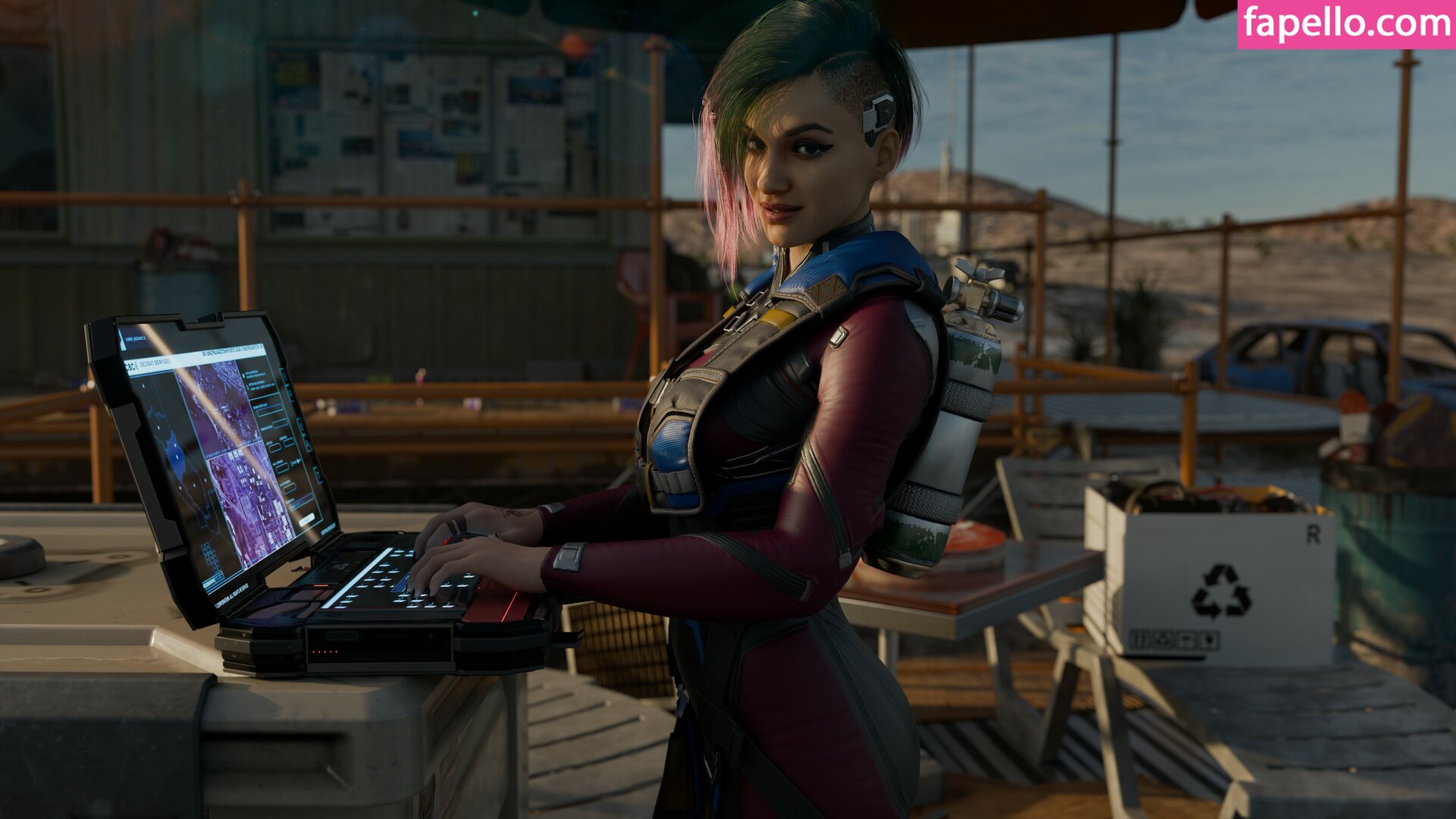Click the fapello.com watermark logo
Viewport: 1456px width, 819px height.
[1346, 24]
